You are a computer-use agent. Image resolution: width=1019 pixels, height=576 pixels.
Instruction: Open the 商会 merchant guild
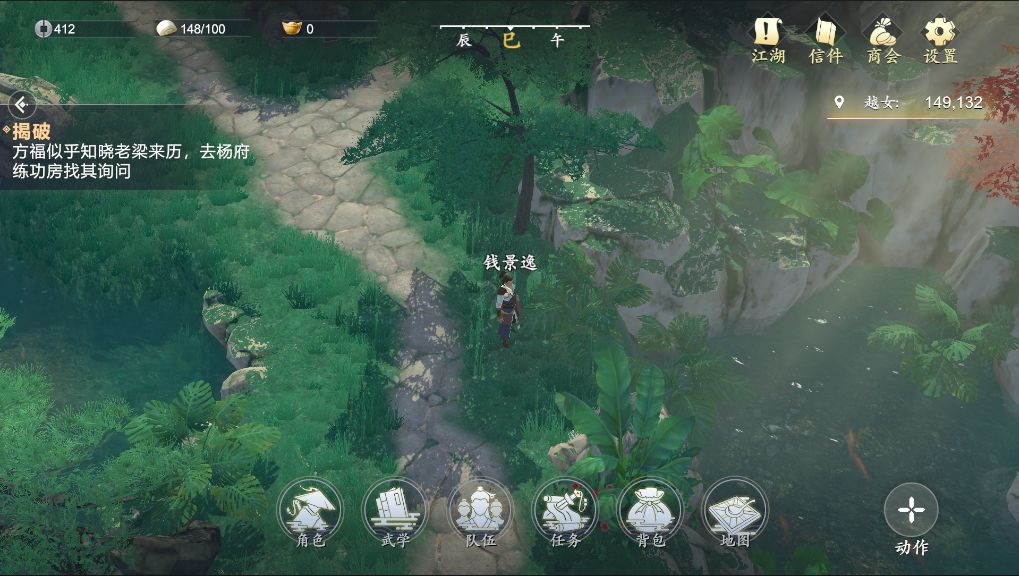(x=883, y=38)
